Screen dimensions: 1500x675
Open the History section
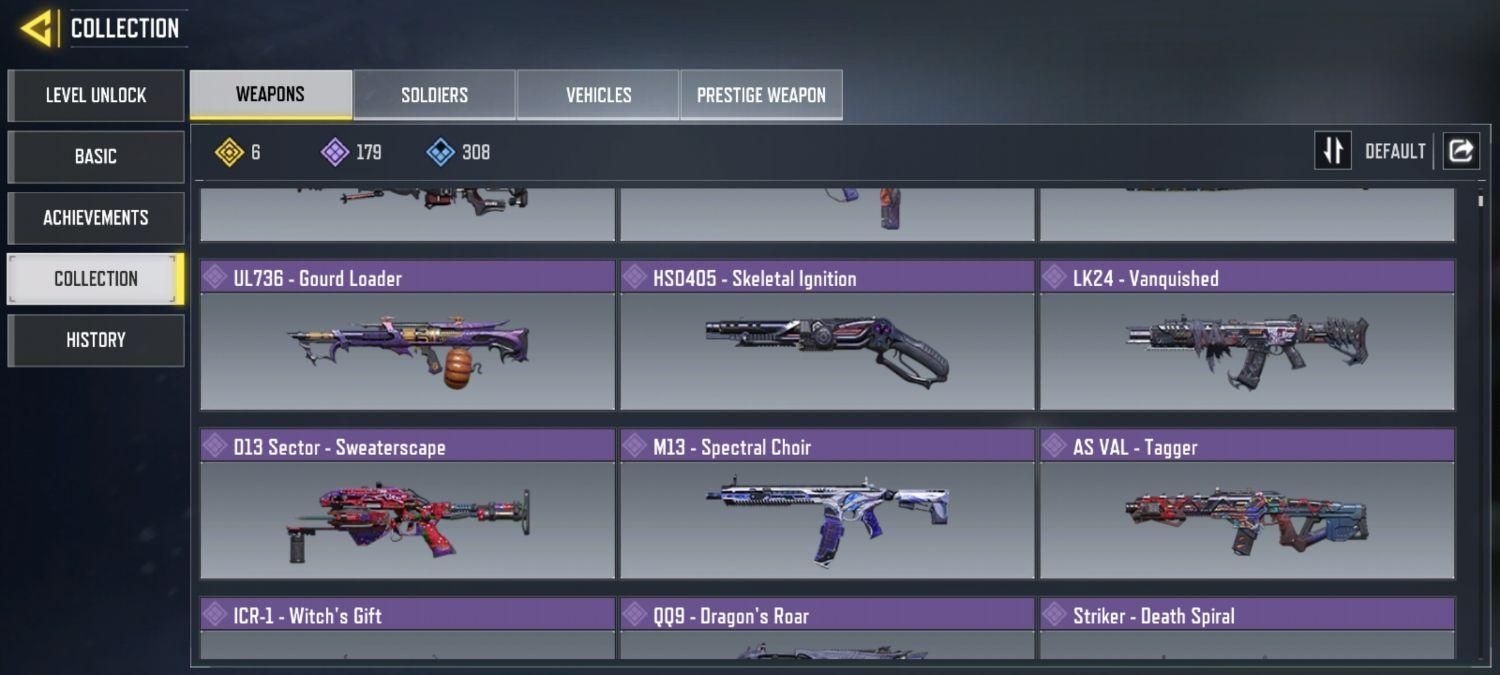click(x=96, y=340)
